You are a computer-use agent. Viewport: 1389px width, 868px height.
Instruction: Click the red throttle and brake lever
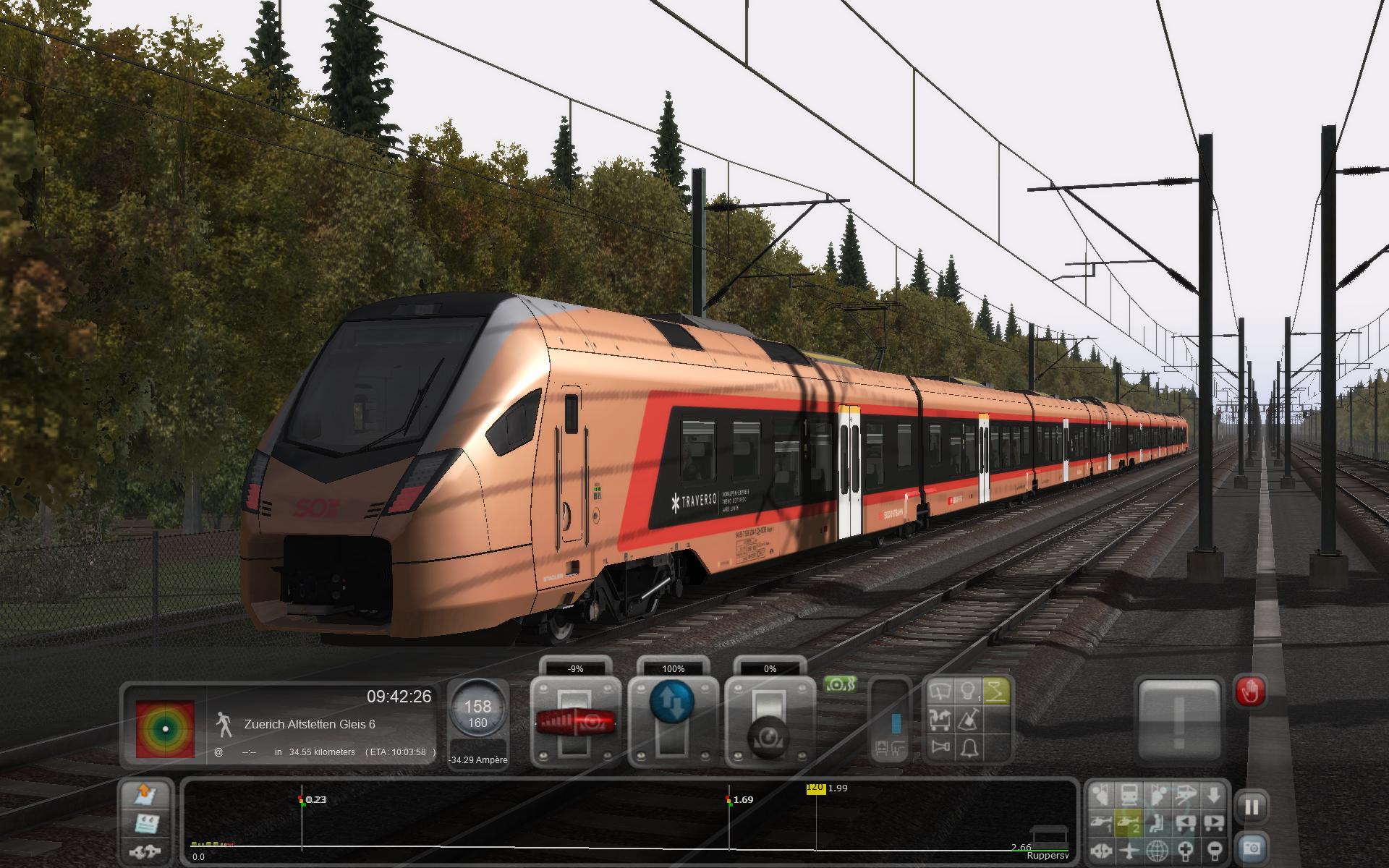tap(575, 720)
